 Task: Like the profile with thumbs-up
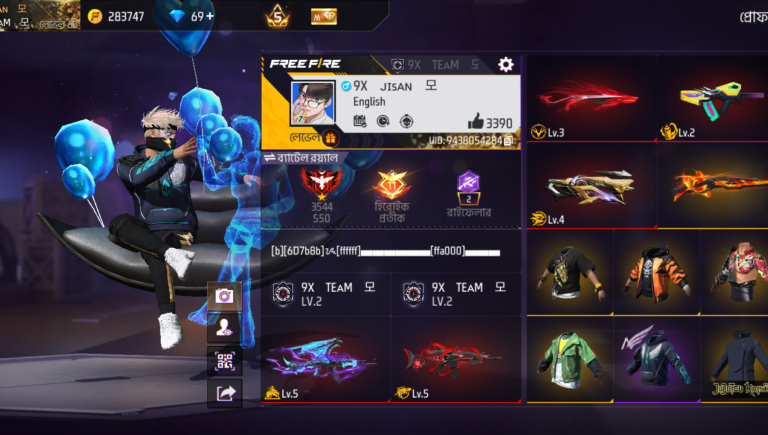click(x=474, y=122)
